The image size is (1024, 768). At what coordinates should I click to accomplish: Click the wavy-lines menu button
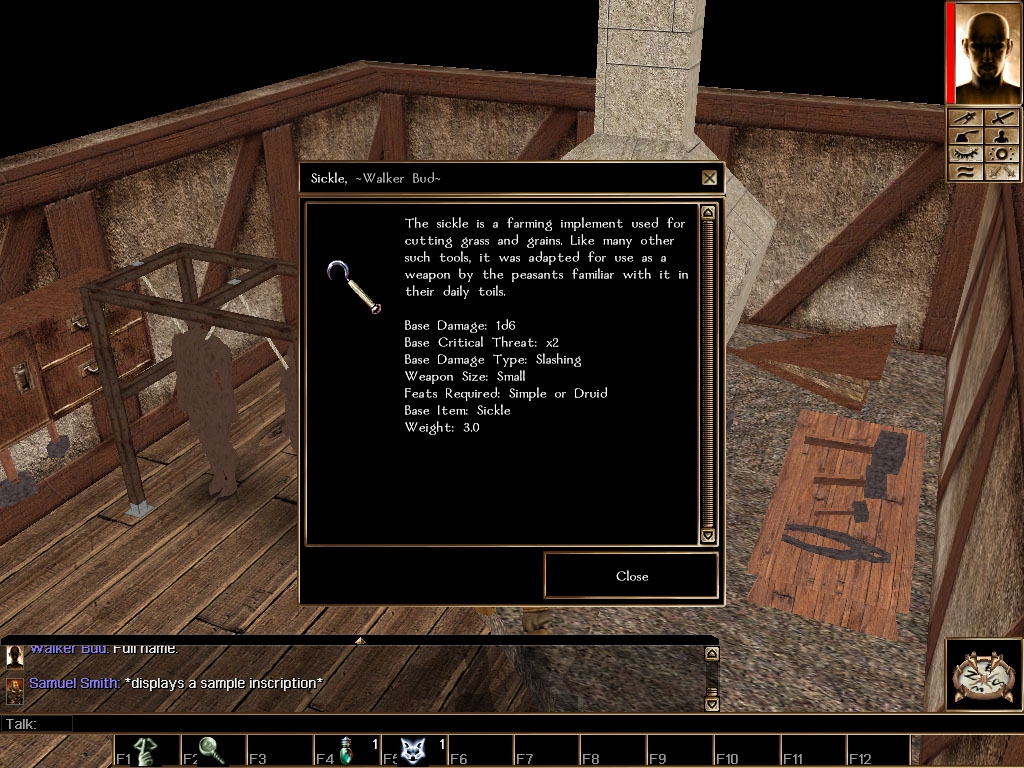click(965, 172)
